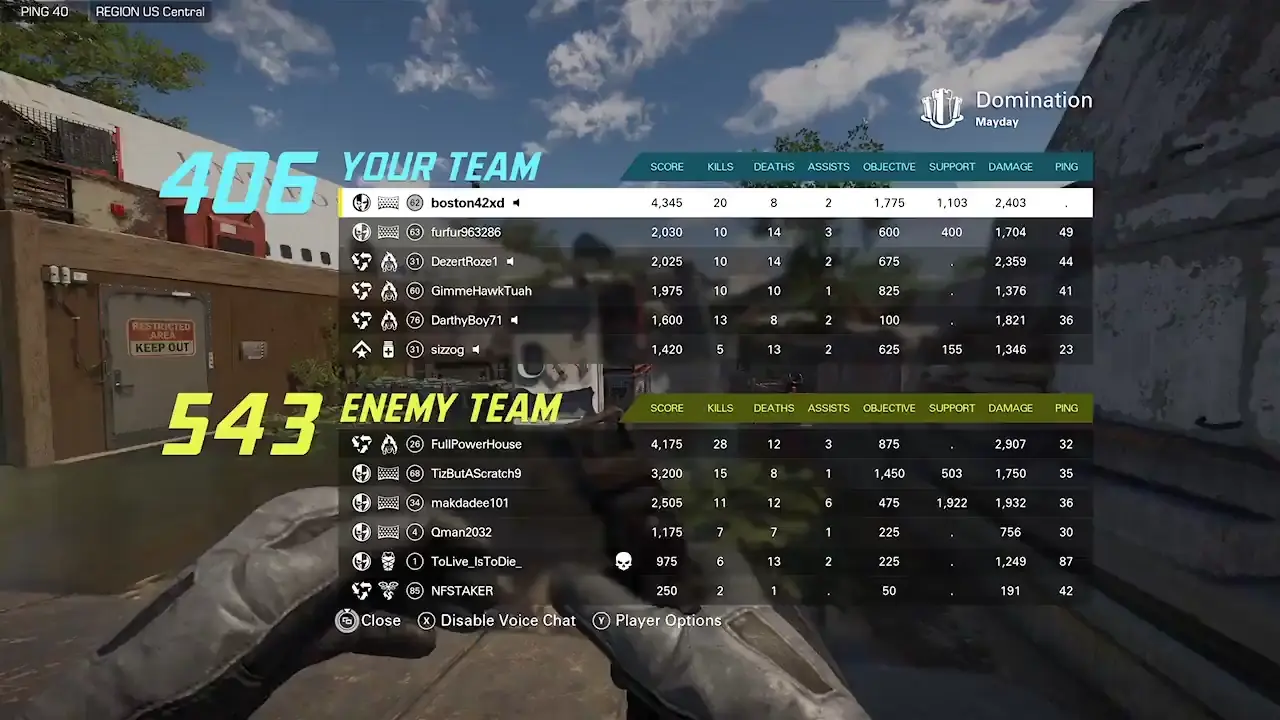
Task: Click the Domination game mode trophy icon
Action: click(941, 108)
